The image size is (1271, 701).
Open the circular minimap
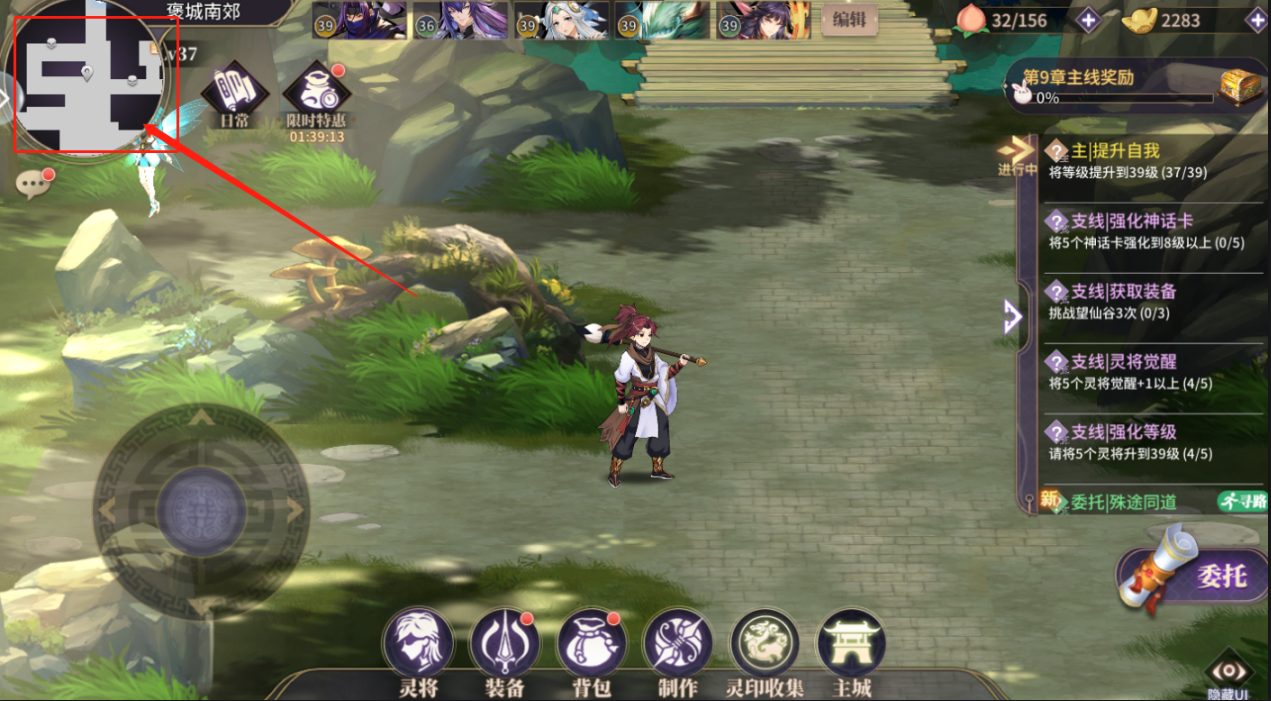88,82
